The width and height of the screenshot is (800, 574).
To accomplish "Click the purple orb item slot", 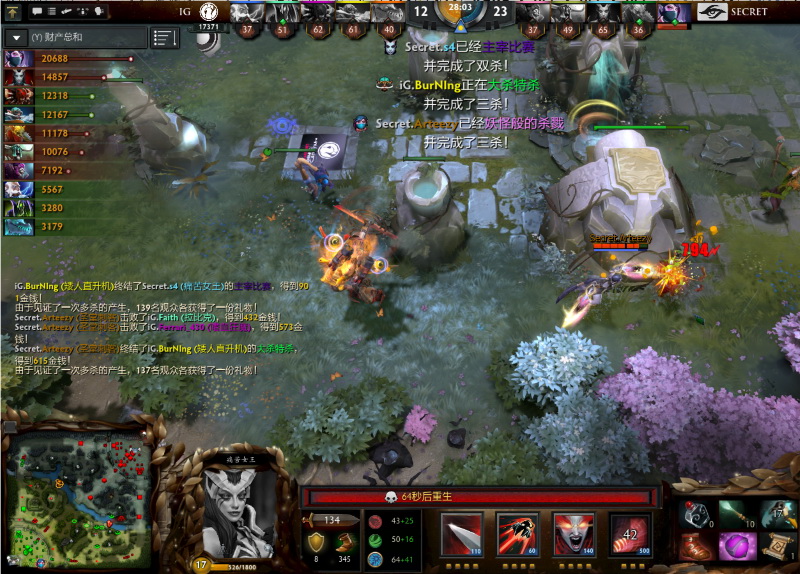I will pyautogui.click(x=736, y=547).
